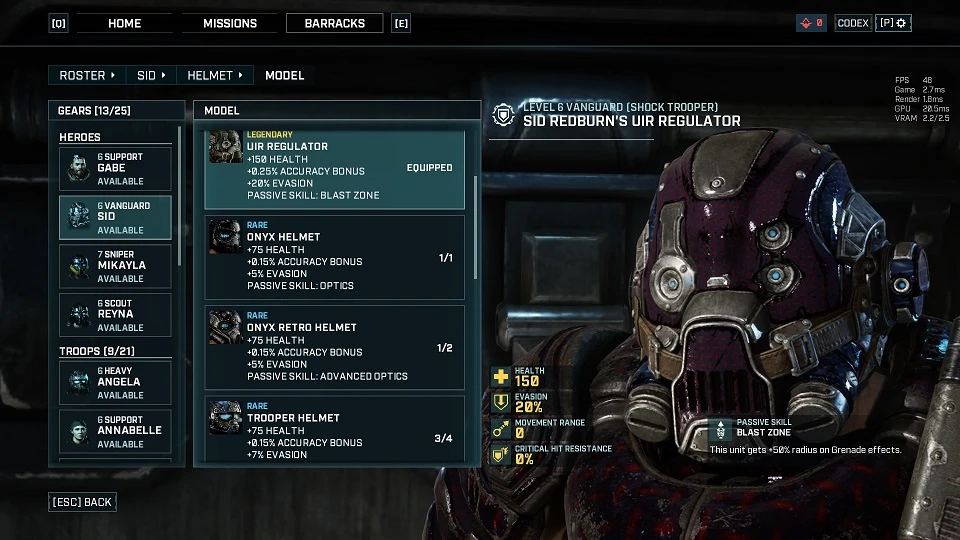Screen dimensions: 960x540
Task: Choose sniper Mikayla from the list
Action: point(115,266)
